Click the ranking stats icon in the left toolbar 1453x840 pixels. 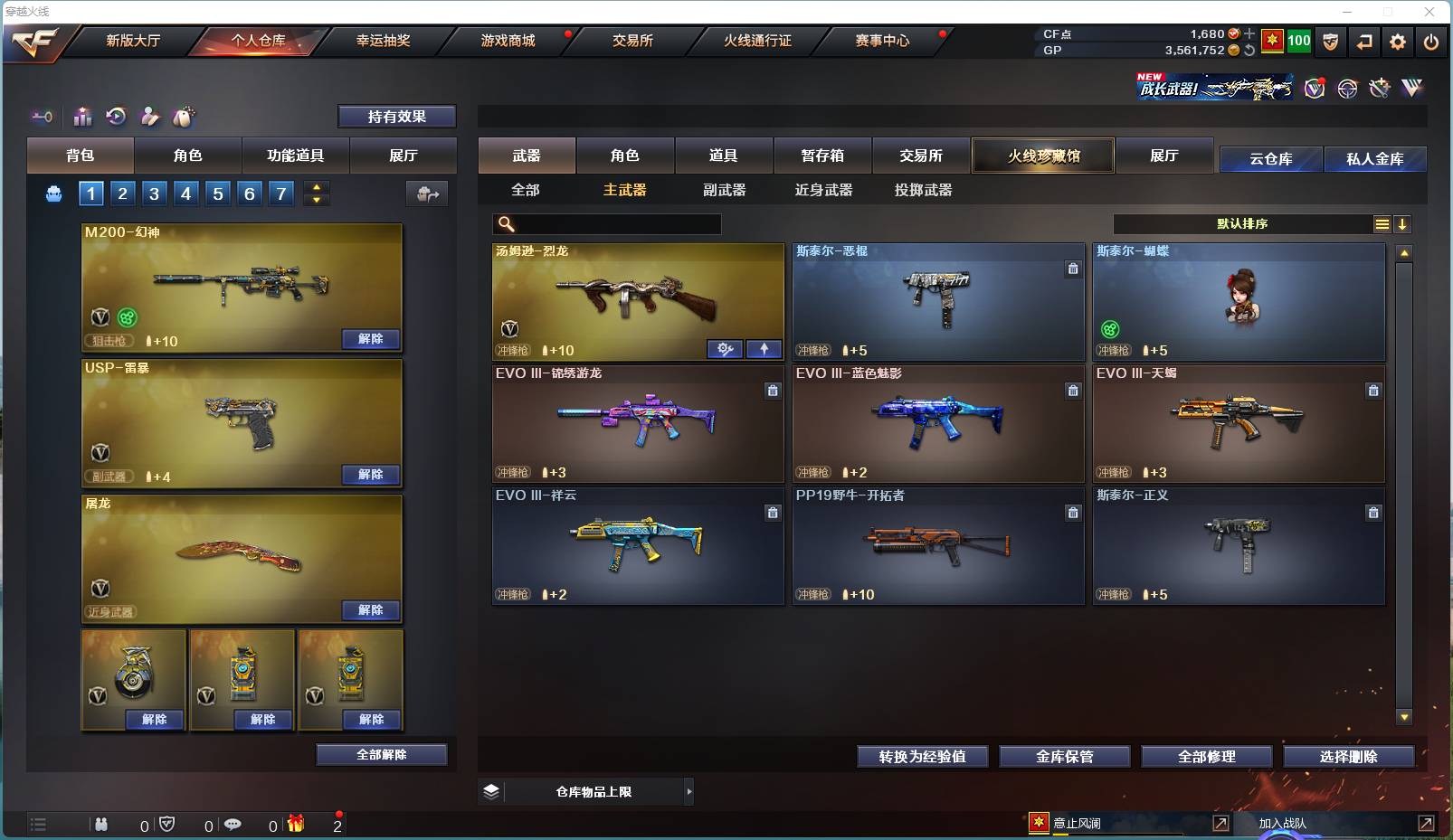[x=82, y=117]
